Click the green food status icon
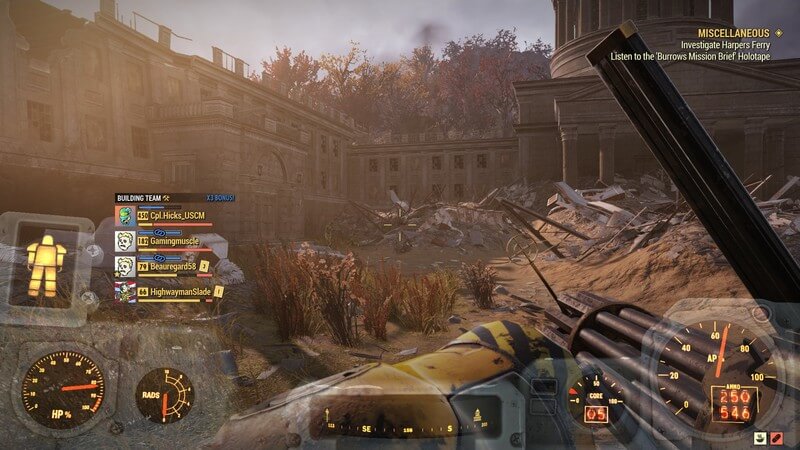The width and height of the screenshot is (800, 450). 762,439
